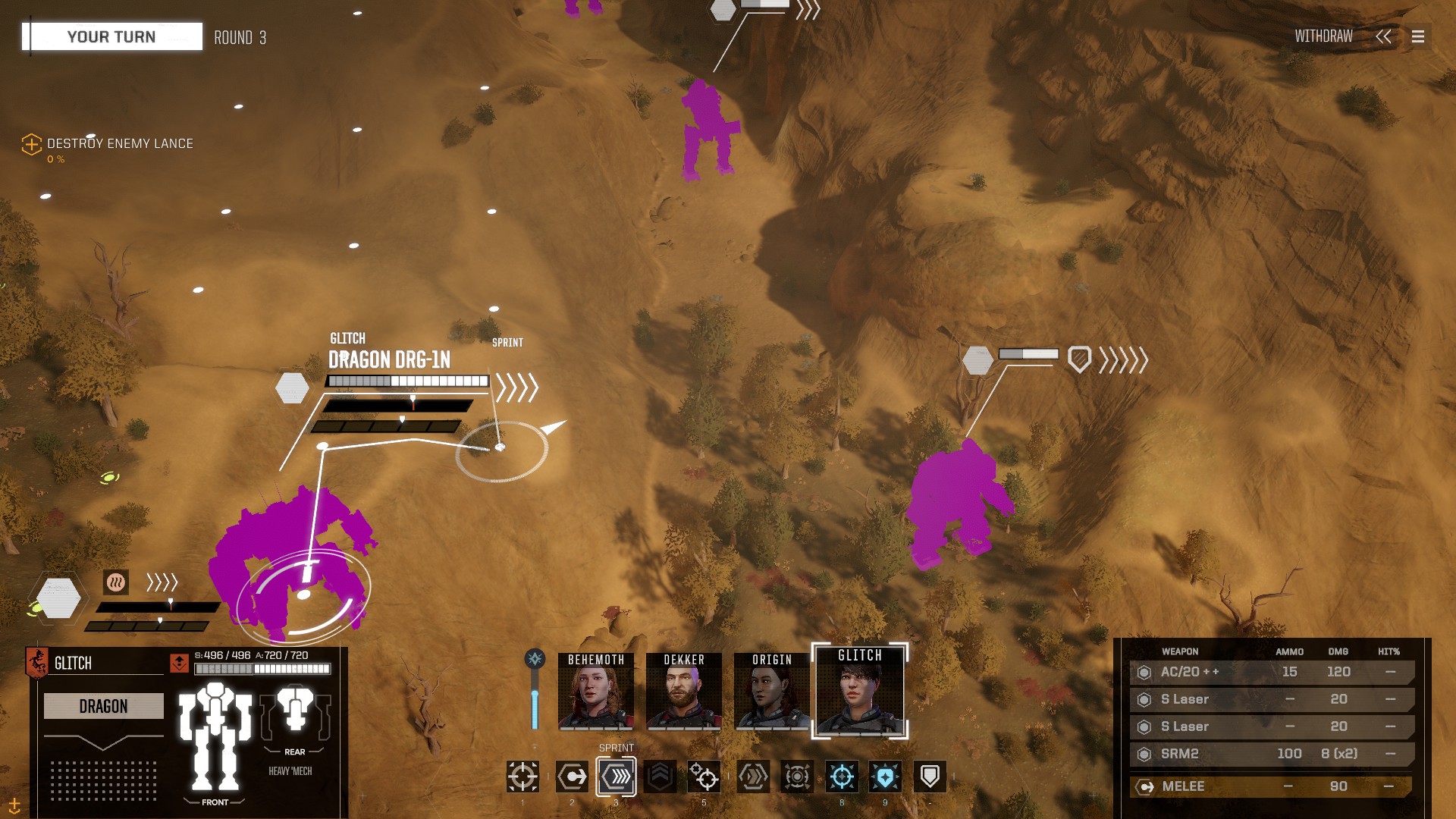Activate the Sprint action
Image resolution: width=1456 pixels, height=819 pixels.
pos(616,777)
